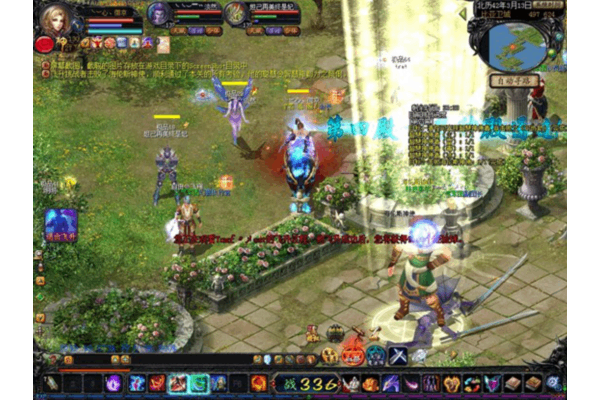Open the button at the top-right corner

click(x=548, y=5)
